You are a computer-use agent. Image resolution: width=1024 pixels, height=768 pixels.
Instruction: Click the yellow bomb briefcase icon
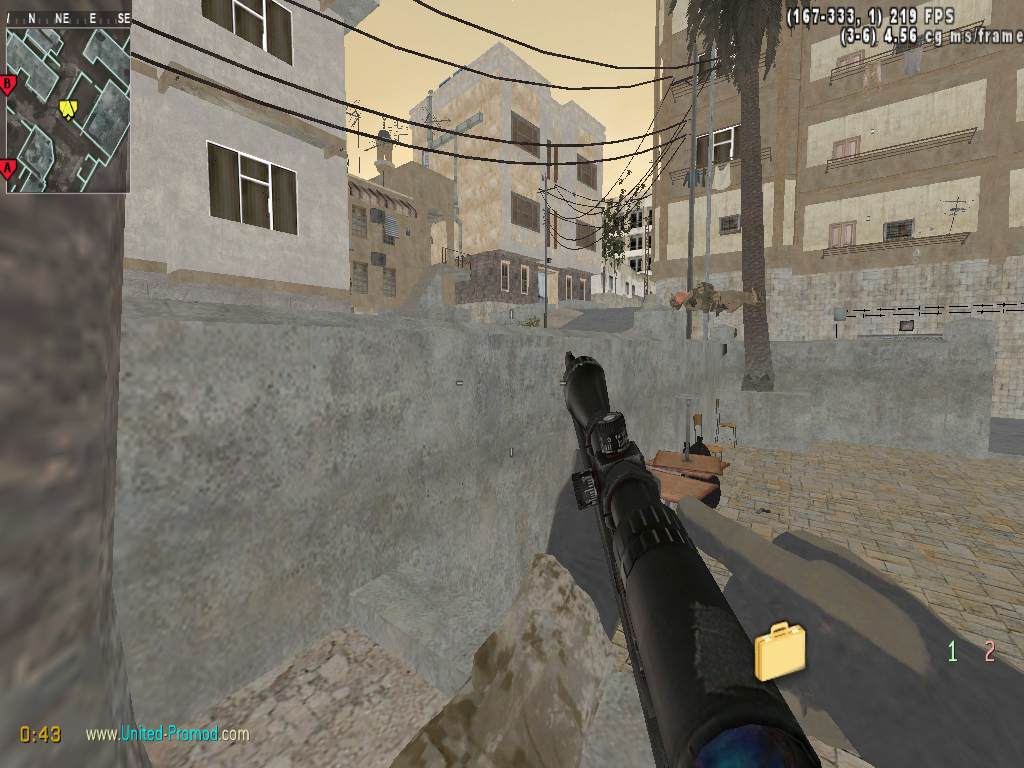pos(780,652)
